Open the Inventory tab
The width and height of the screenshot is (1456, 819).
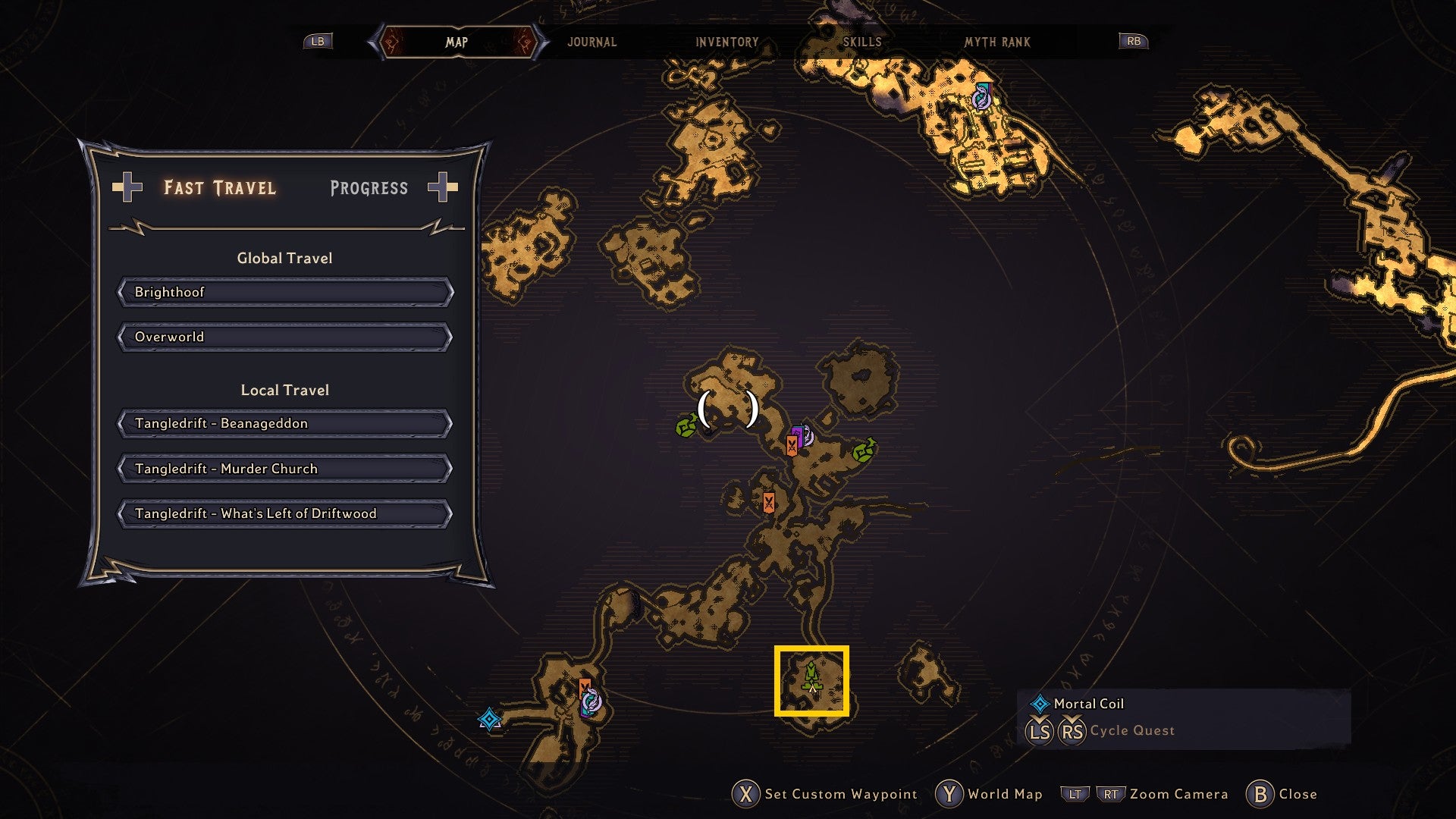[726, 42]
